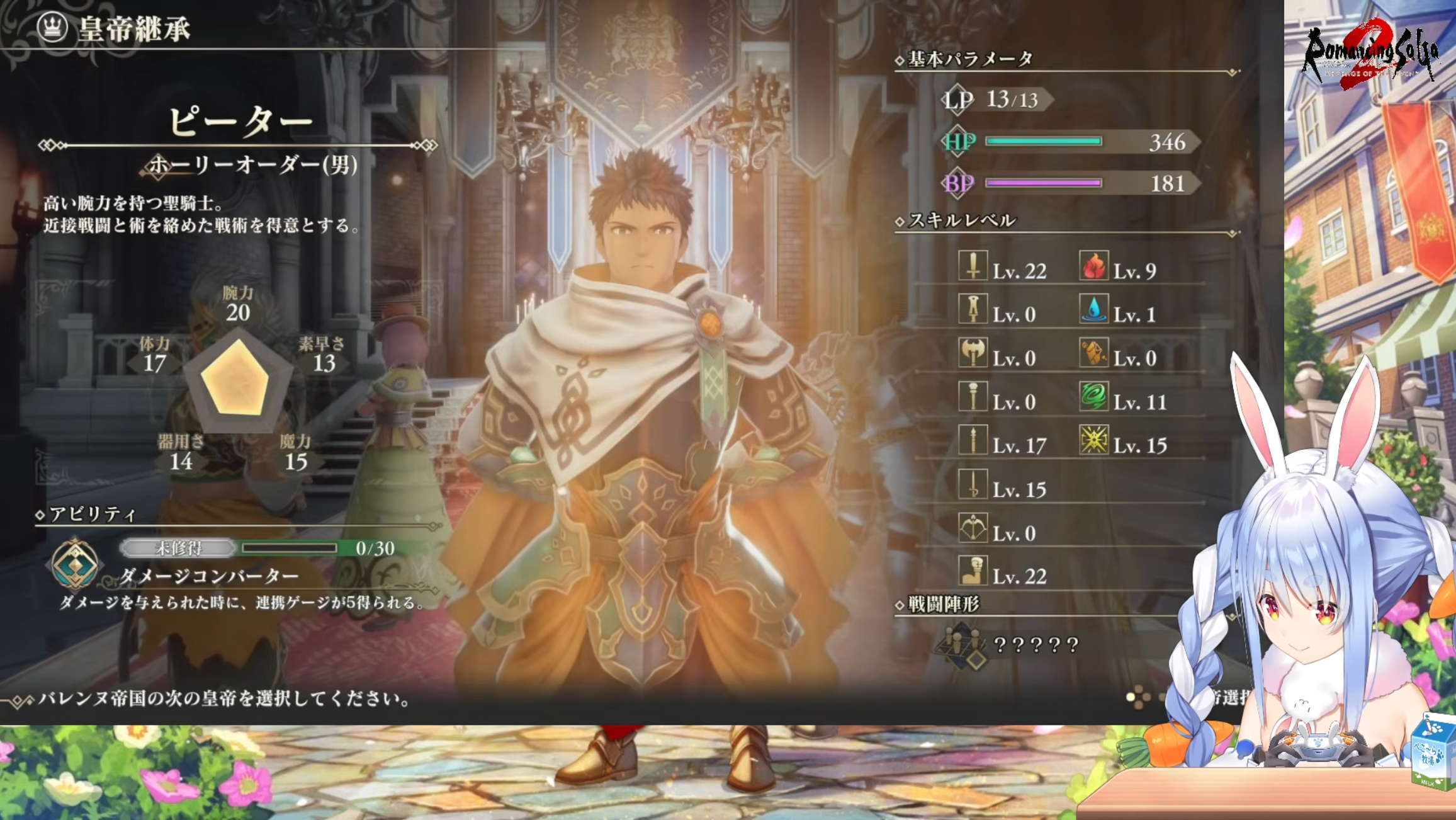
Task: Click the earth rock skill icon
Action: point(1093,353)
